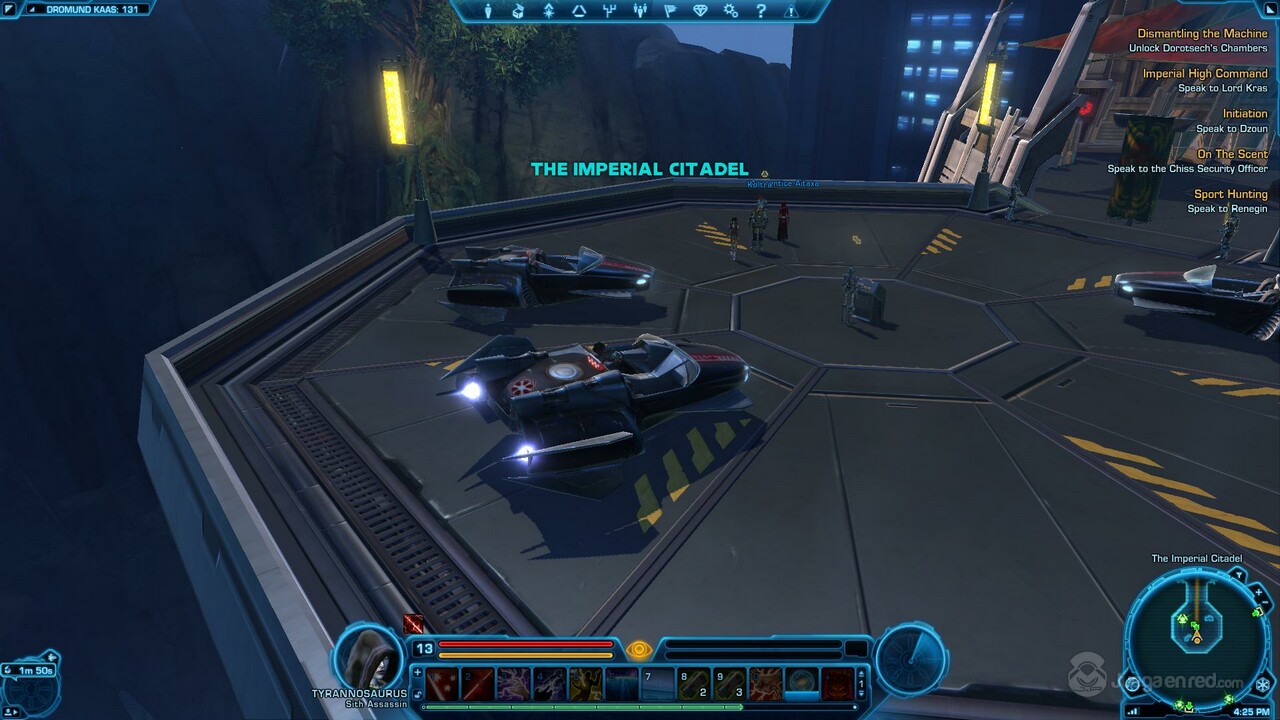Select the Dismantling the Machine quest tracker
This screenshot has height=720, width=1280.
(x=1202, y=34)
